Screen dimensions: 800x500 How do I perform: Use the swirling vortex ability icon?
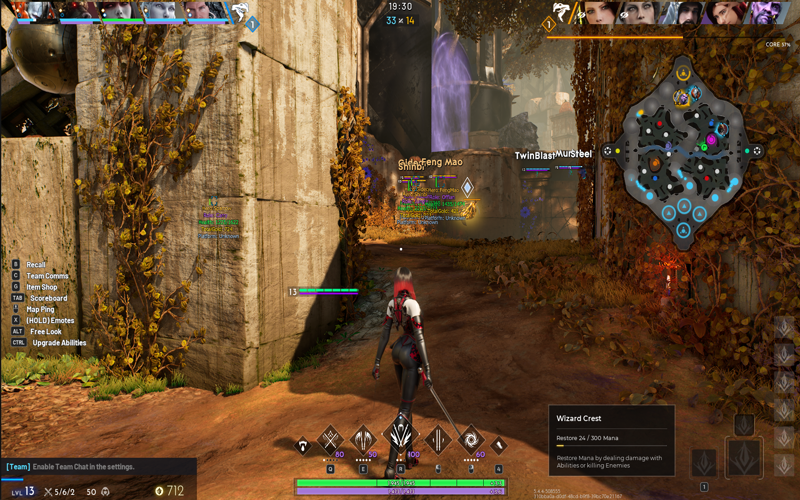(x=470, y=439)
